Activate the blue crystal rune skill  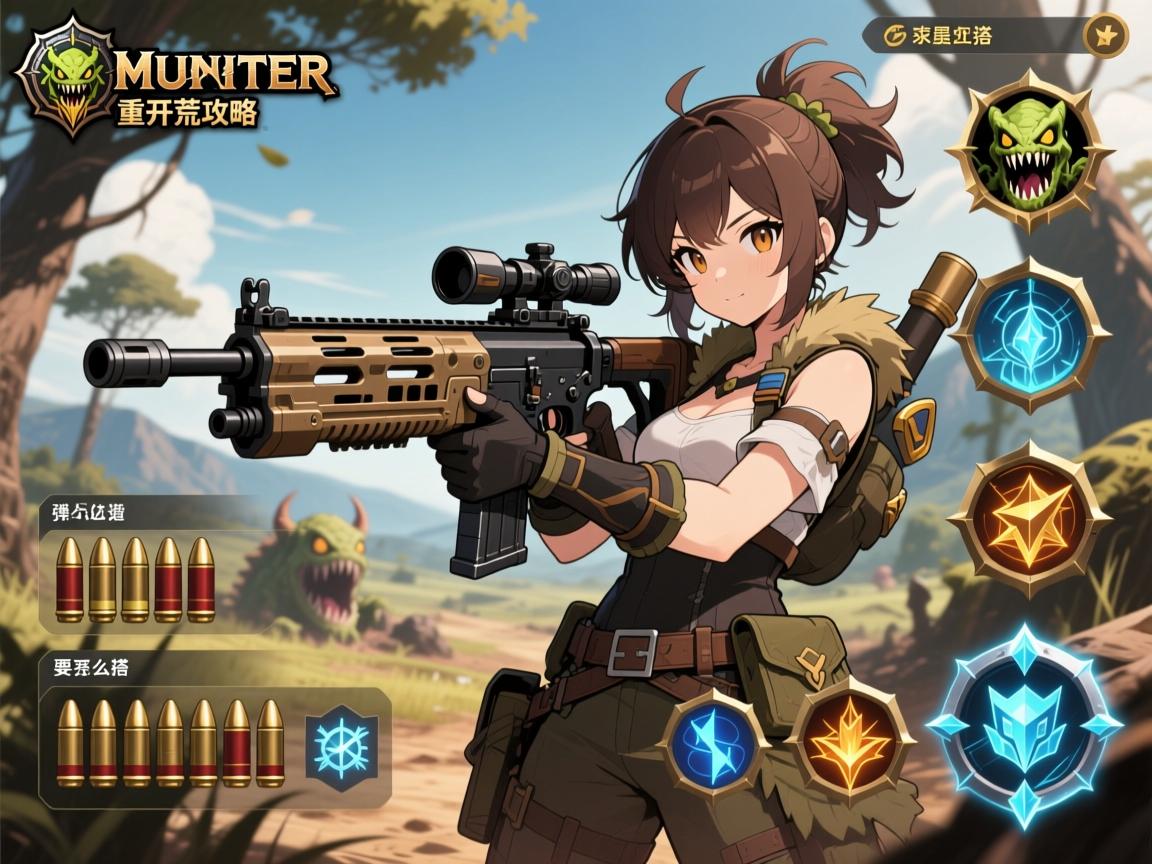pos(1029,335)
